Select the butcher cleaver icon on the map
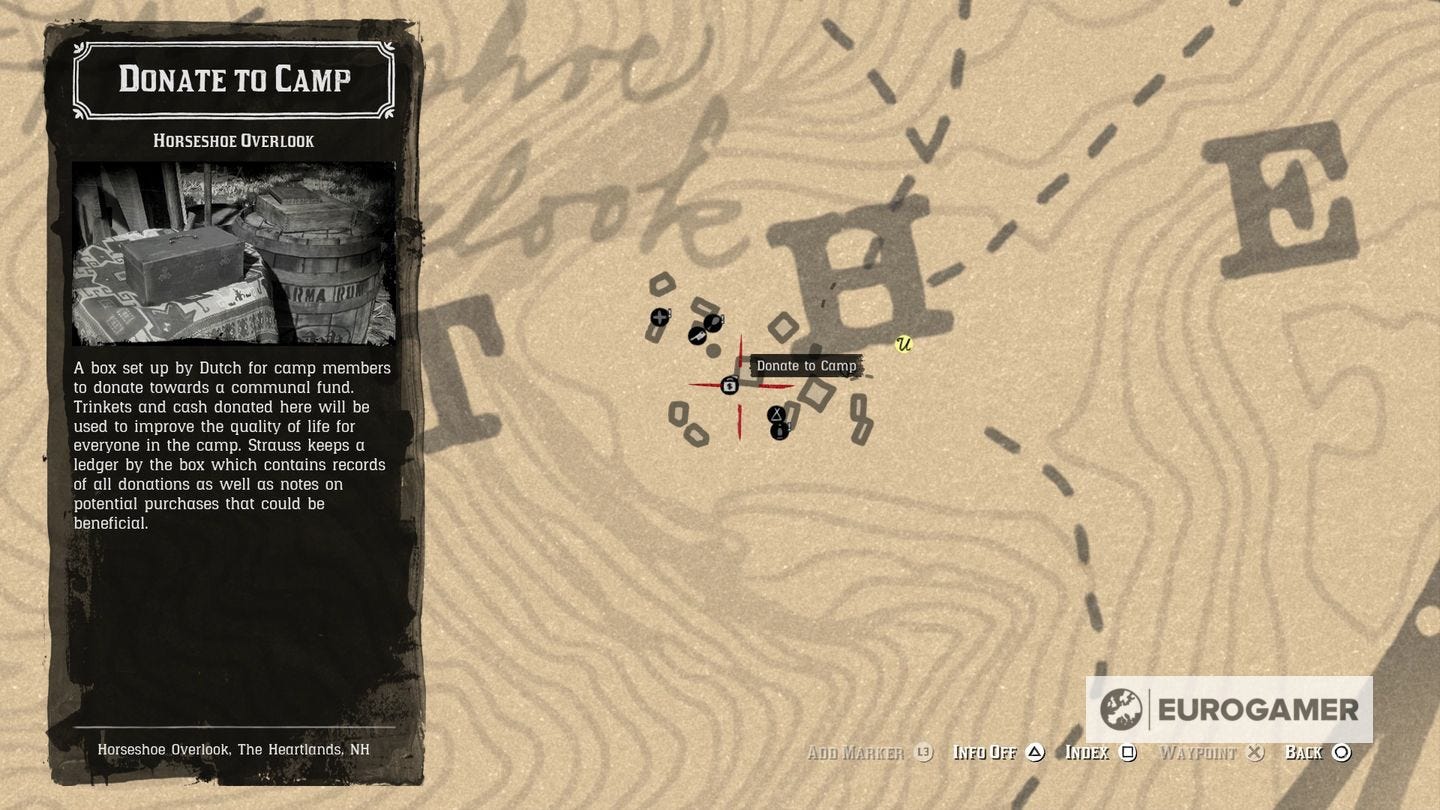This screenshot has width=1440, height=810. (x=698, y=336)
